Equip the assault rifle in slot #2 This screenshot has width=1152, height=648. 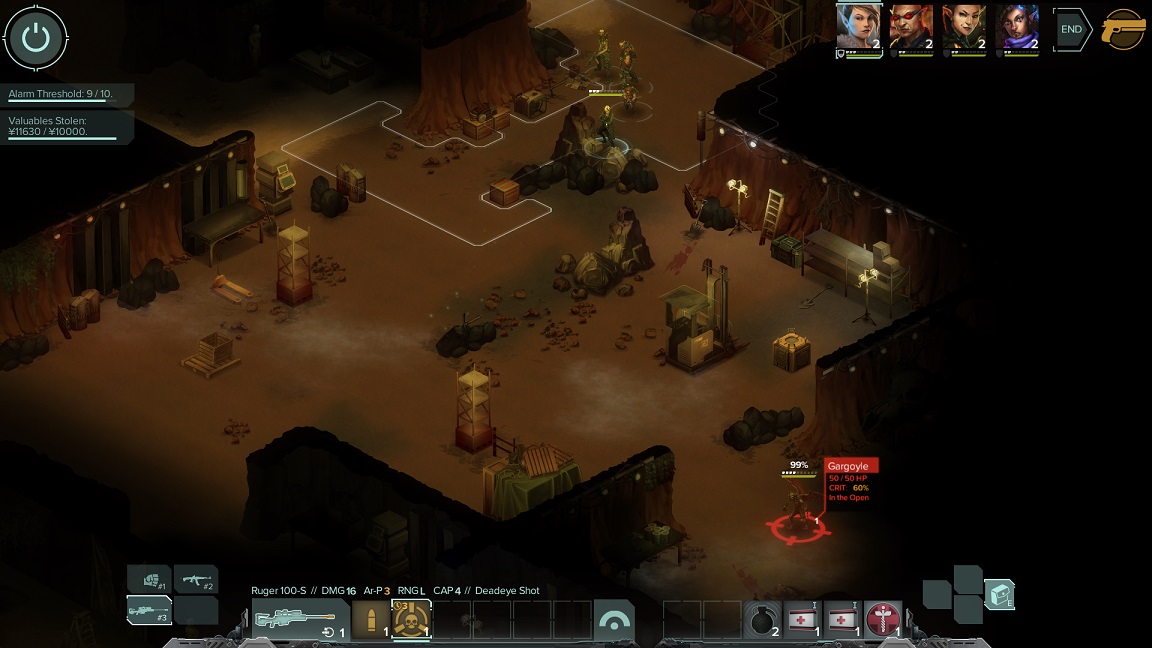click(x=196, y=579)
